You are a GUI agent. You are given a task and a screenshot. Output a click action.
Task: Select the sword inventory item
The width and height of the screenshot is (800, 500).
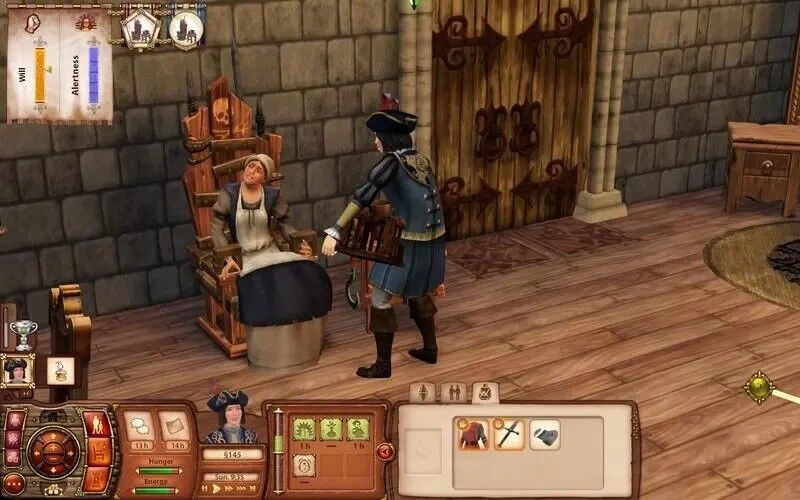point(509,435)
